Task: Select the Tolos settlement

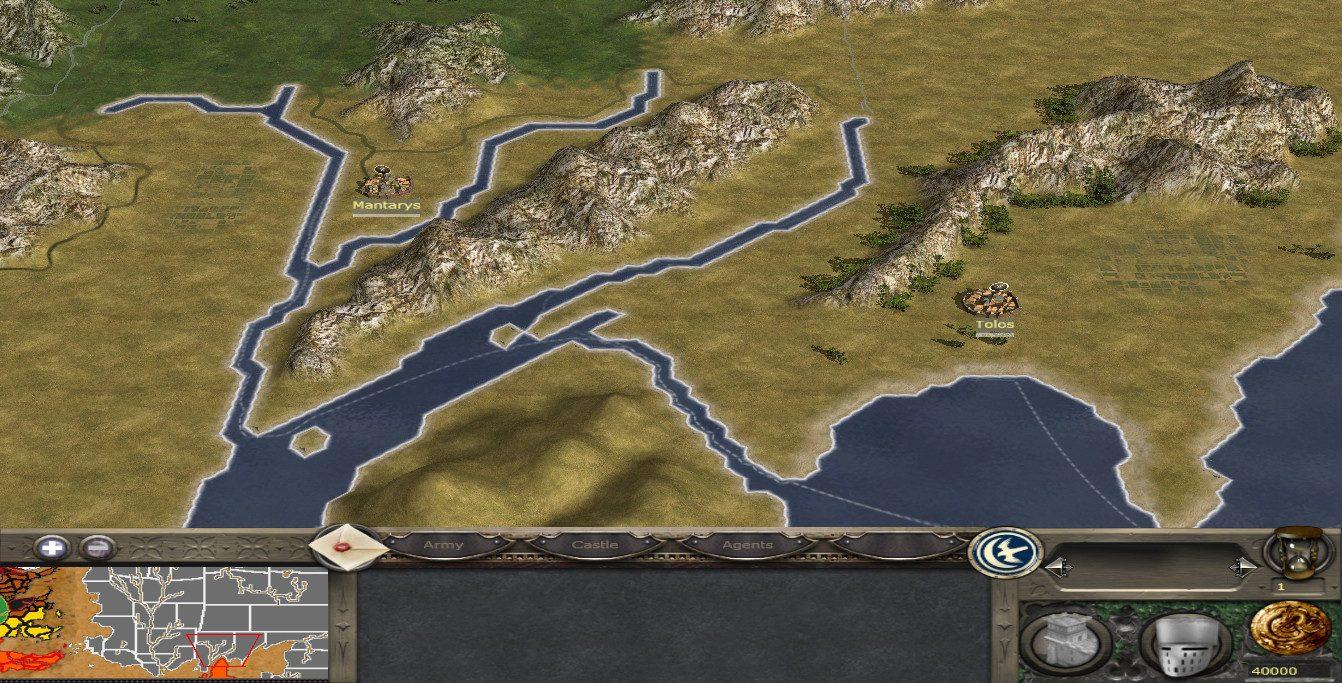Action: click(x=995, y=299)
